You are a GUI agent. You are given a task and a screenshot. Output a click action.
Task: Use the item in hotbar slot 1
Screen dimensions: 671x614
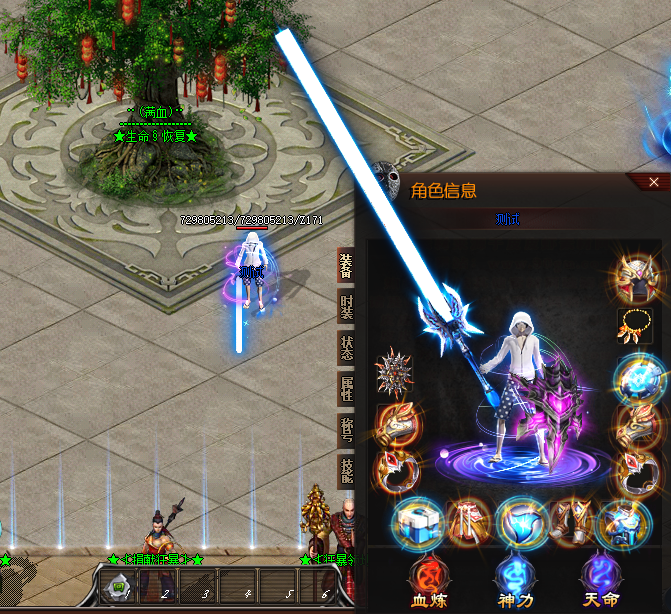pos(118,584)
